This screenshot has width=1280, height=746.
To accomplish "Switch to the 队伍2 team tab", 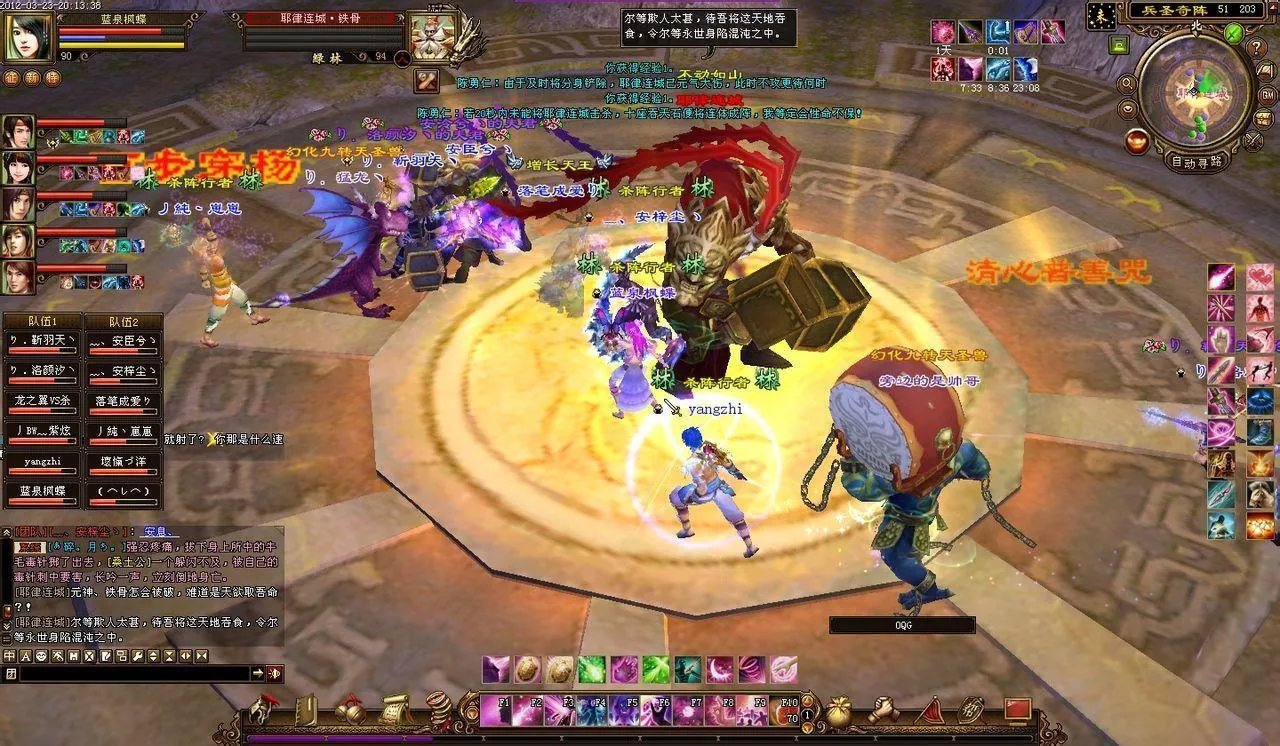I will click(x=123, y=322).
